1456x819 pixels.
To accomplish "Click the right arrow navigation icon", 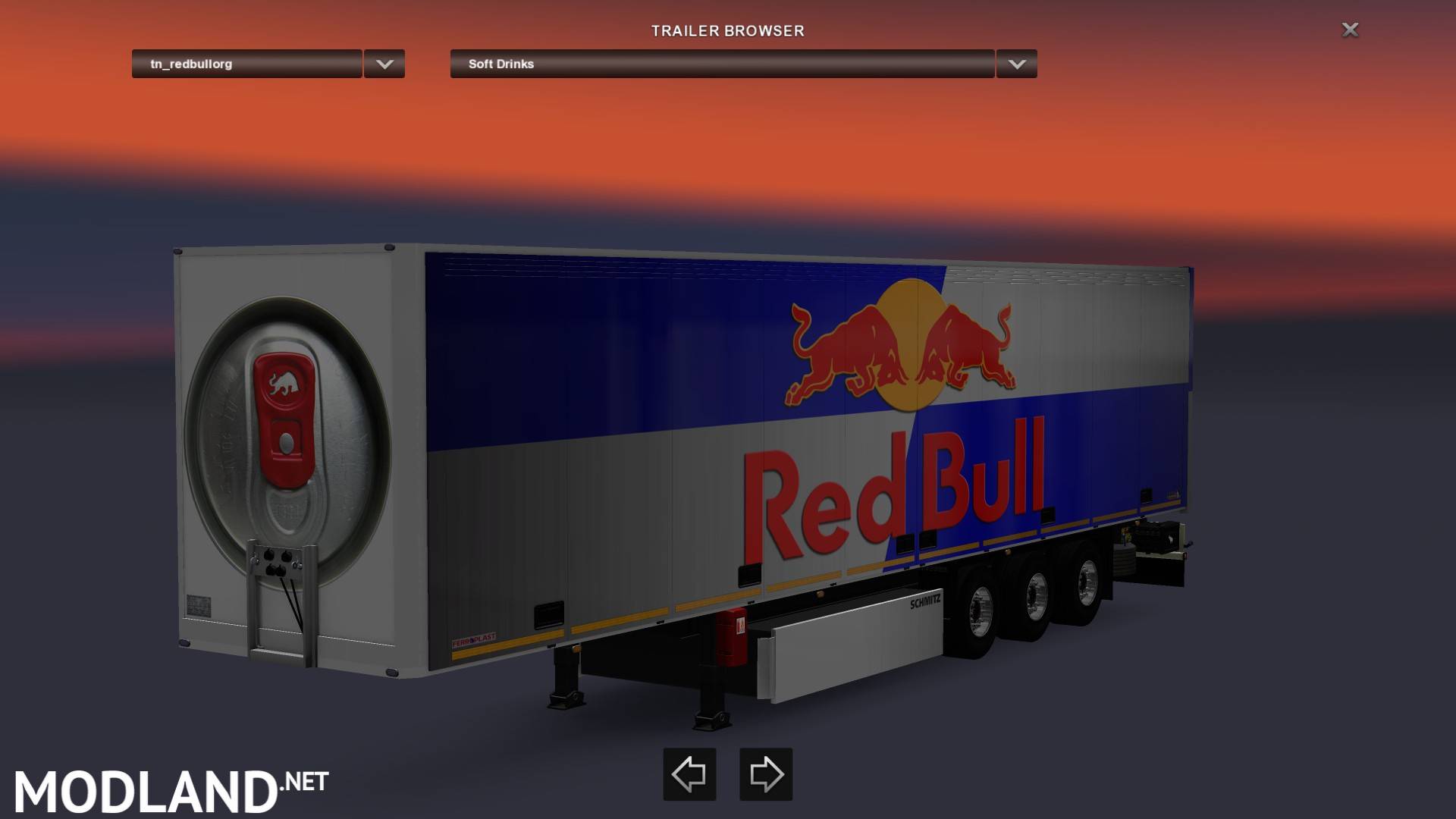I will 766,774.
